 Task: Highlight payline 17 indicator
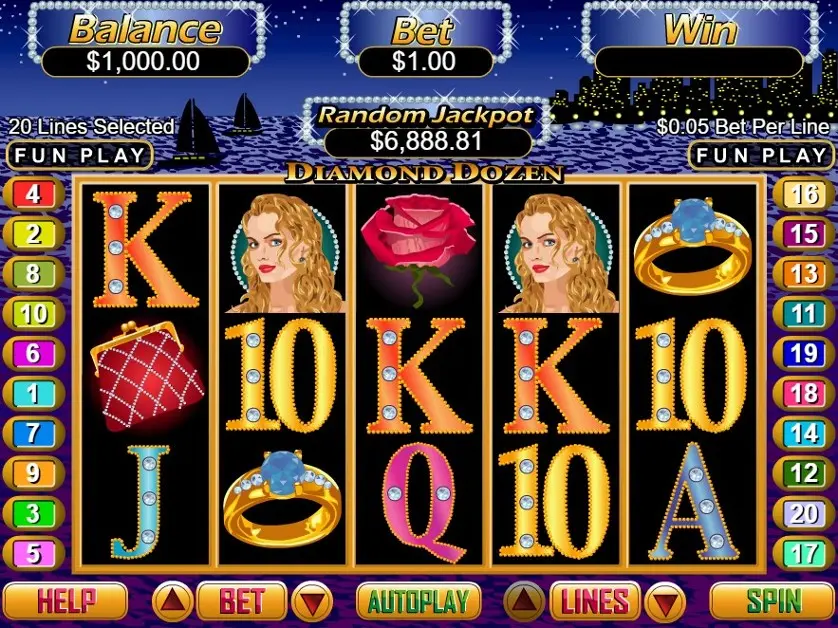tap(804, 552)
